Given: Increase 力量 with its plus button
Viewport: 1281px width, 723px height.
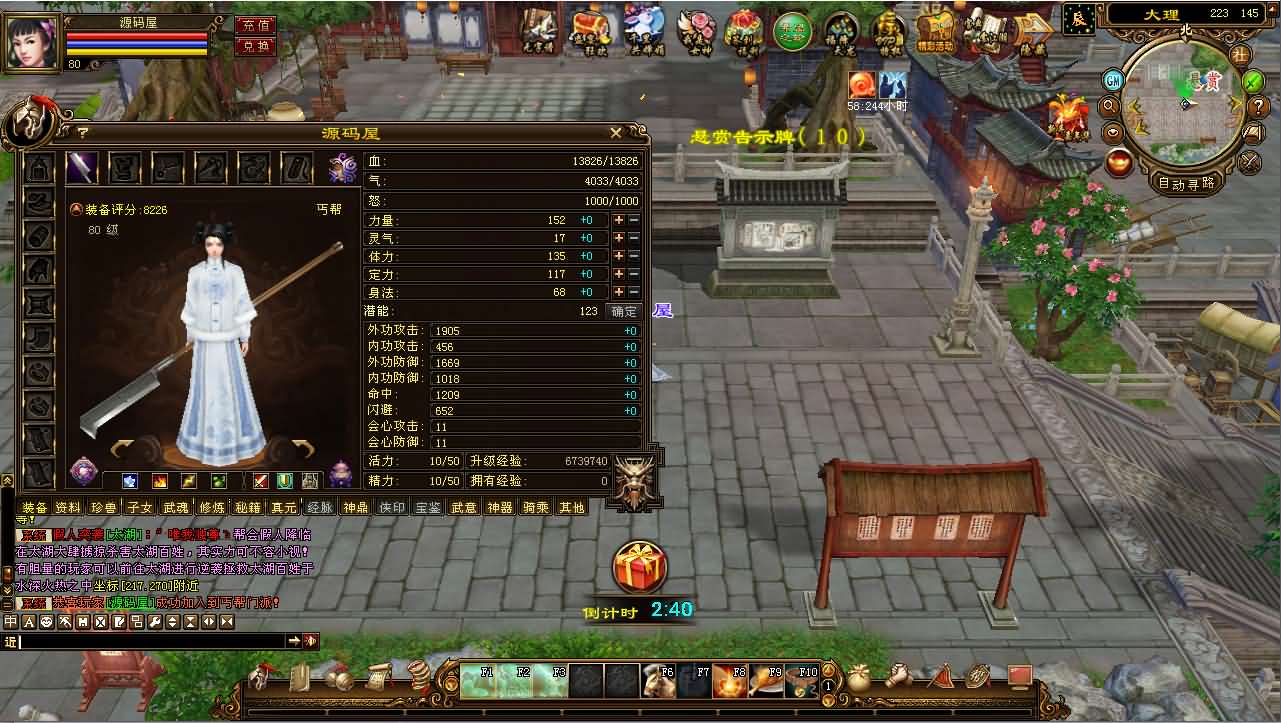Looking at the screenshot, I should point(619,220).
